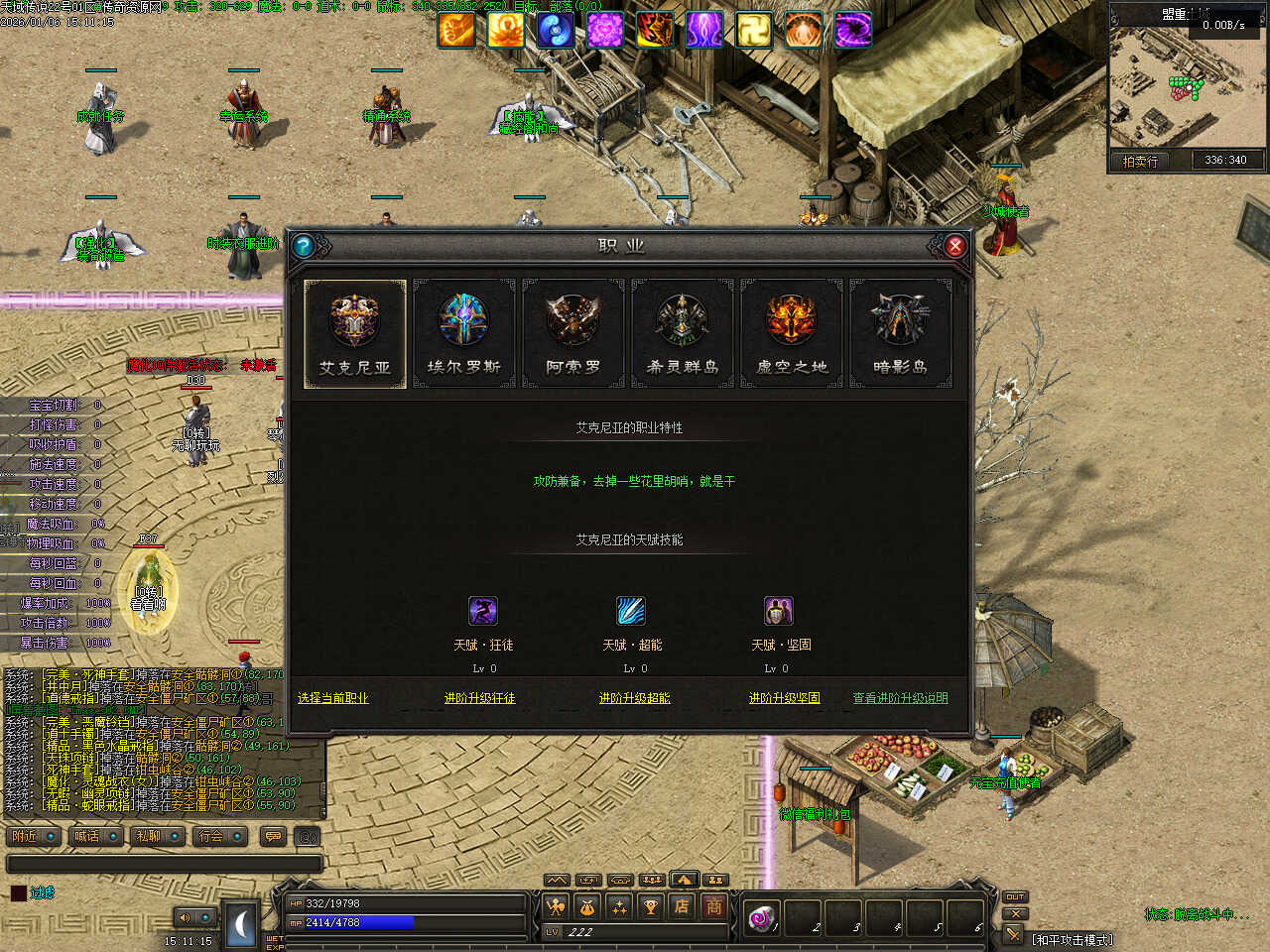
Task: Switch to the 埃尔罗斯 class
Action: tap(464, 334)
